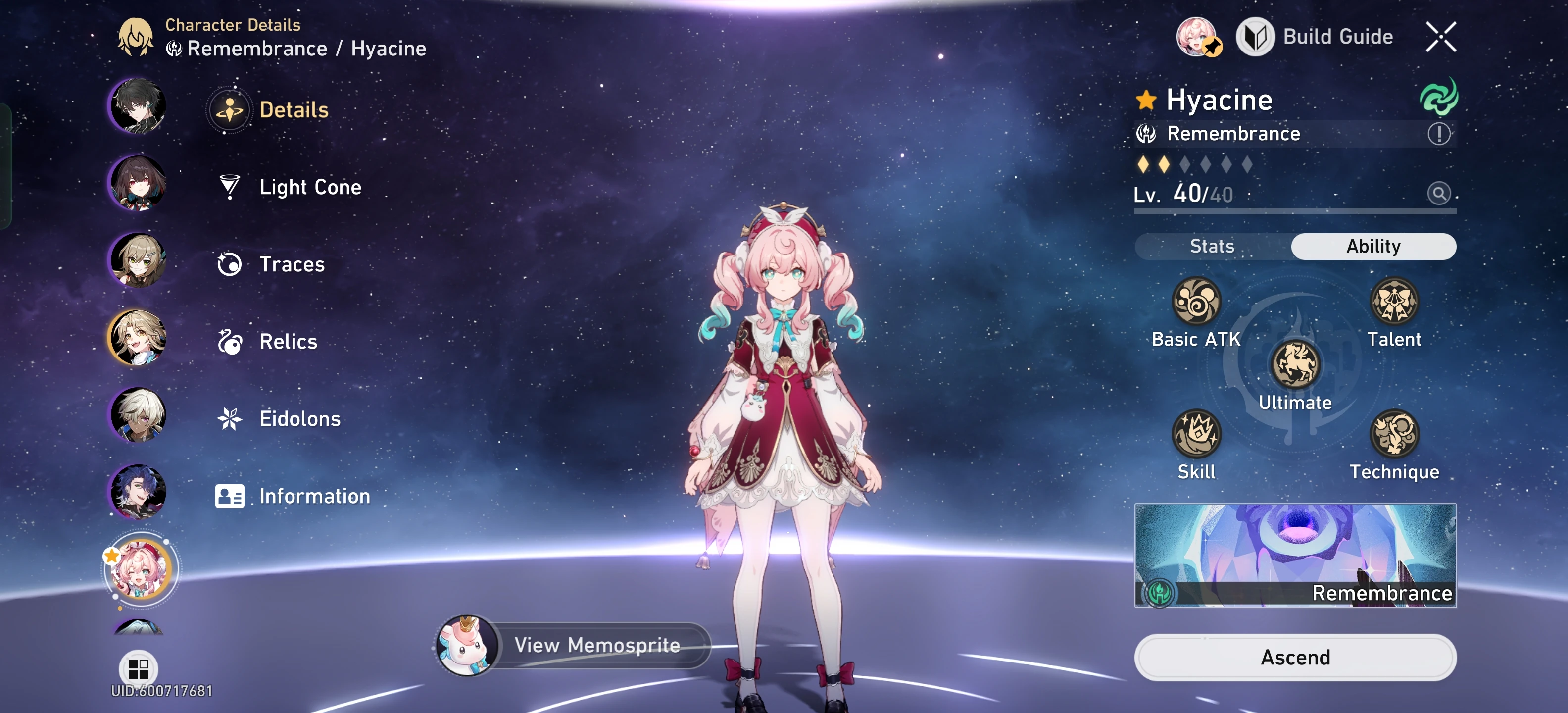Screen dimensions: 1568x713
Task: Open the Build Guide book icon
Action: pos(1255,37)
